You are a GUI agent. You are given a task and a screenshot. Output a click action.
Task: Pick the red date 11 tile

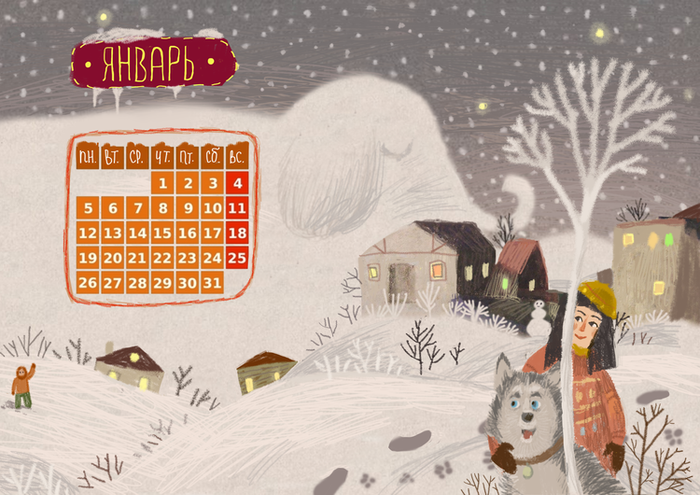[x=236, y=208]
